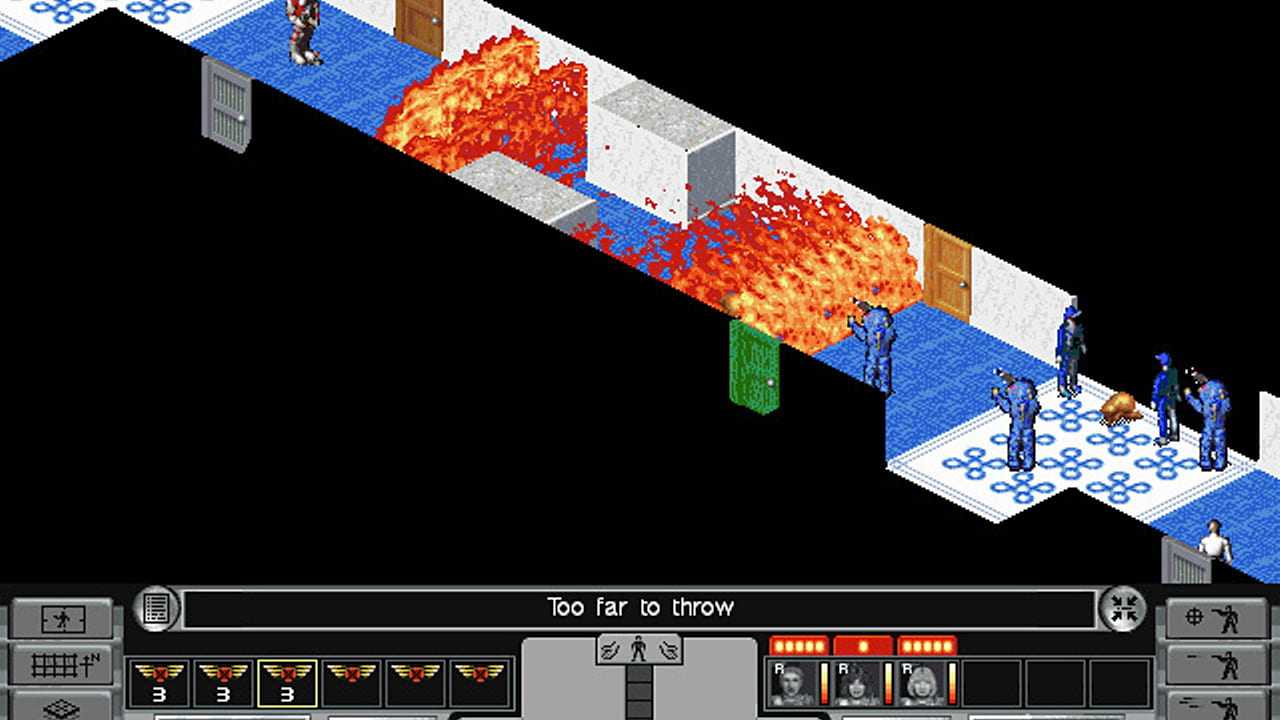Click the map layer level button
Image resolution: width=1280 pixels, height=720 pixels.
coord(62,706)
